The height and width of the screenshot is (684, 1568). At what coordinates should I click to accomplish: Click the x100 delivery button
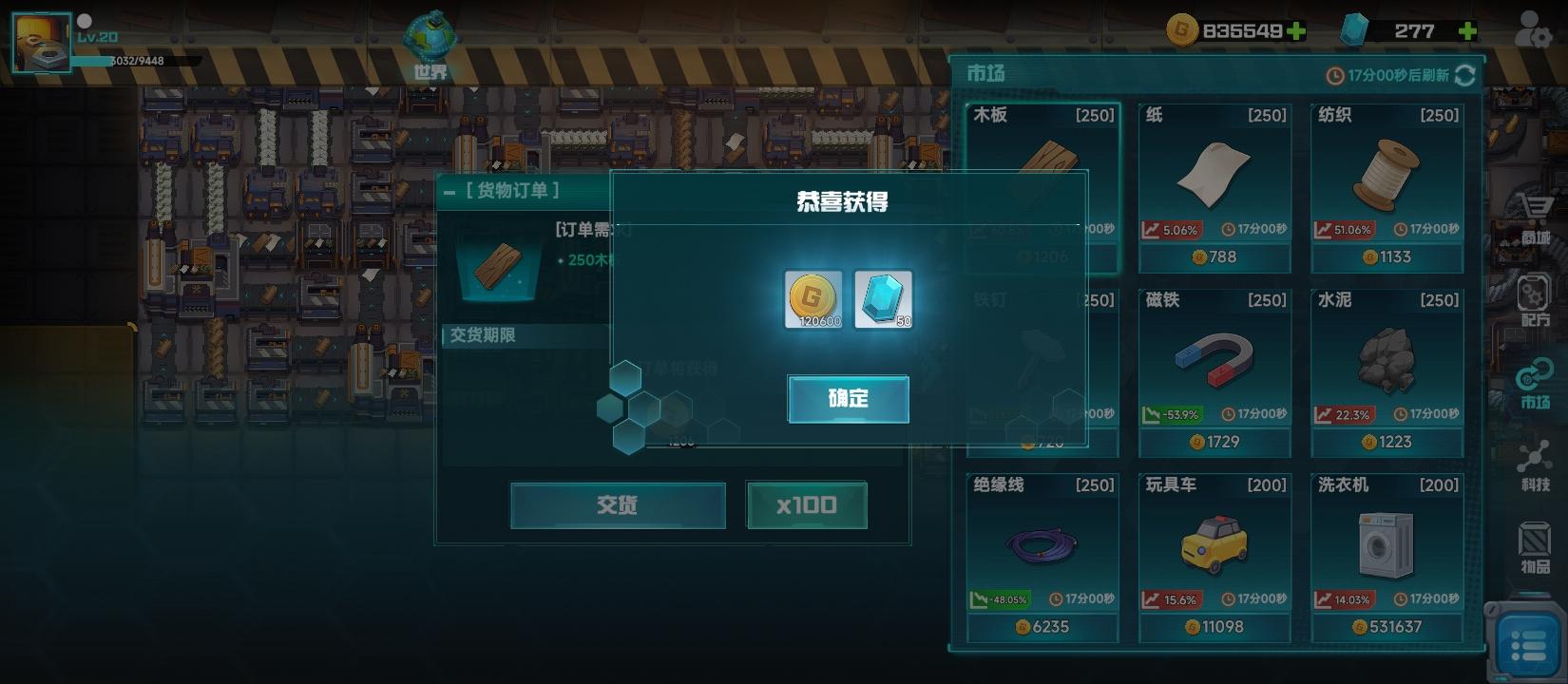pyautogui.click(x=807, y=504)
